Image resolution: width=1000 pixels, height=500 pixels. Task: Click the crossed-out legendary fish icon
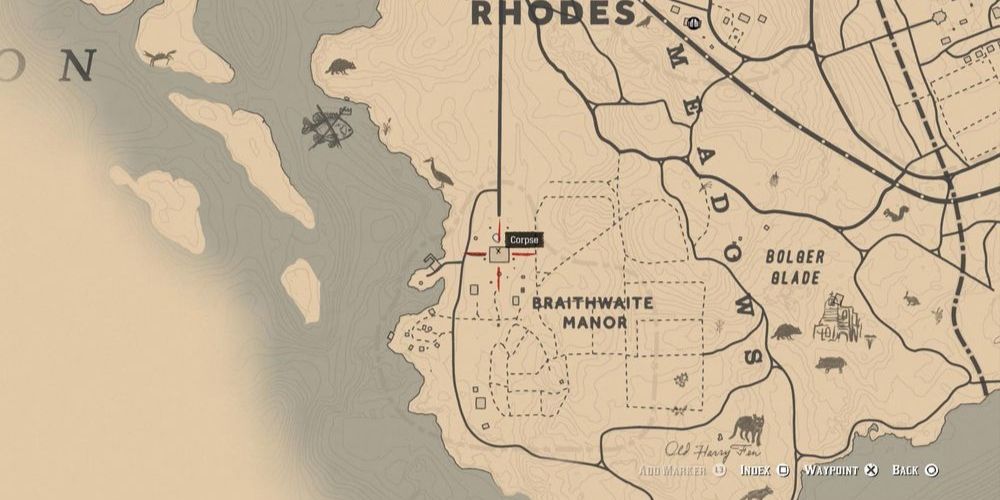pos(327,127)
